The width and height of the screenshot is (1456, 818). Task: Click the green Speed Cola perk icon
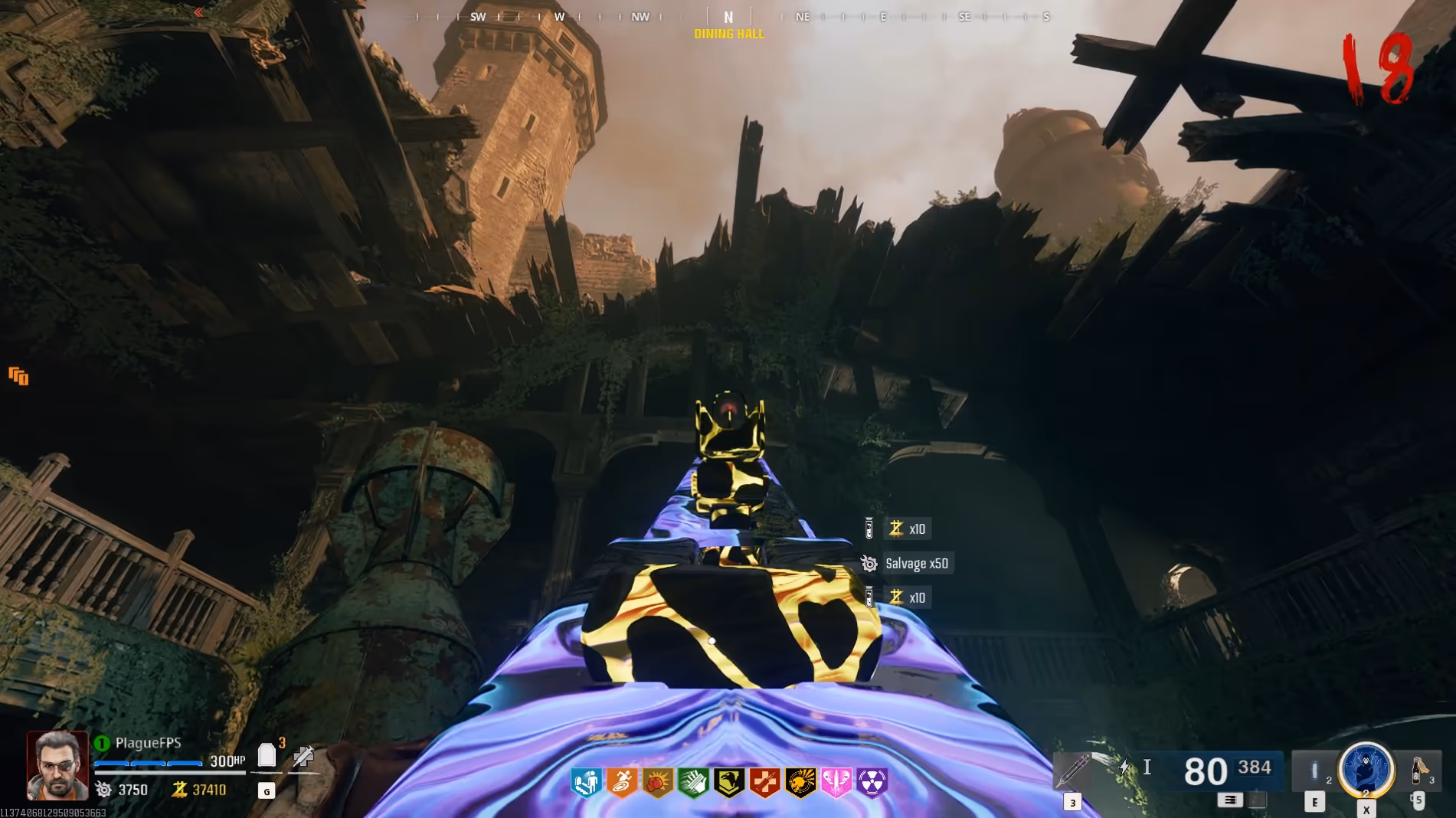[693, 783]
